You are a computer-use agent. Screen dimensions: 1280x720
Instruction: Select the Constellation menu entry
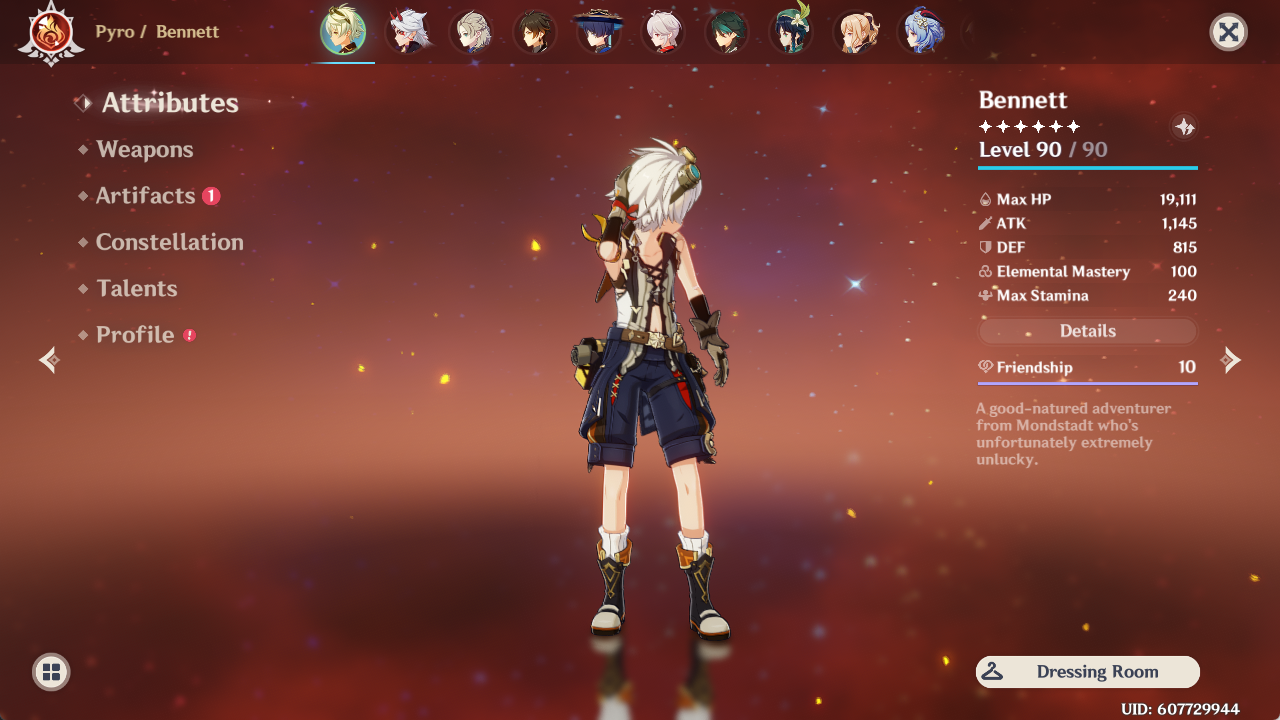coord(169,242)
